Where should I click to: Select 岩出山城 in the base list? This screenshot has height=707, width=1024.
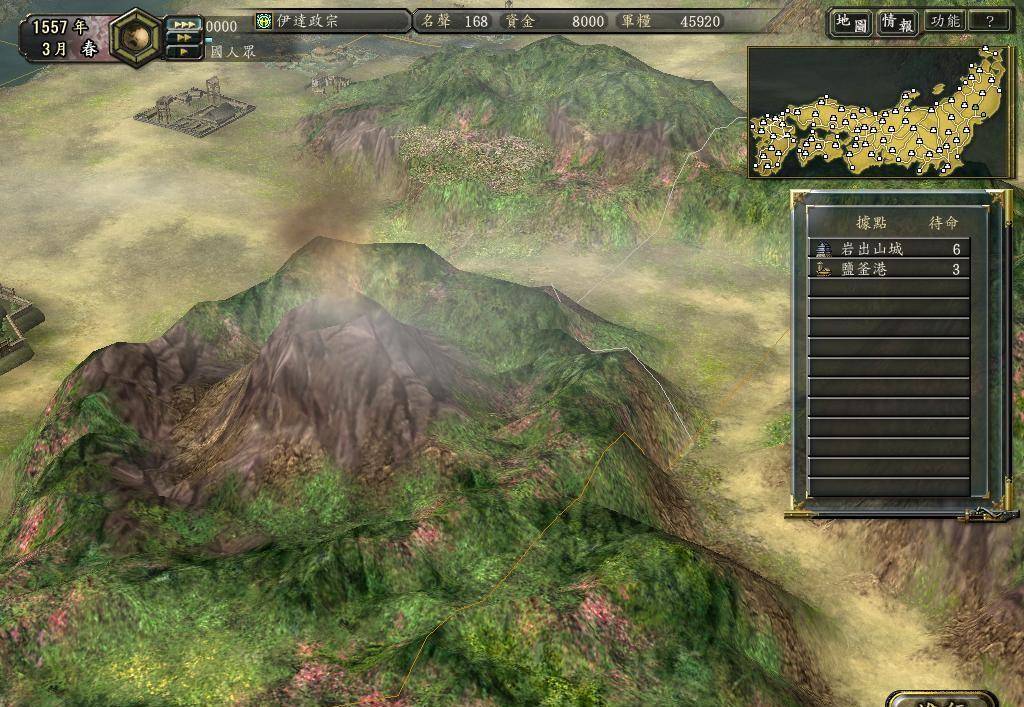pos(888,249)
